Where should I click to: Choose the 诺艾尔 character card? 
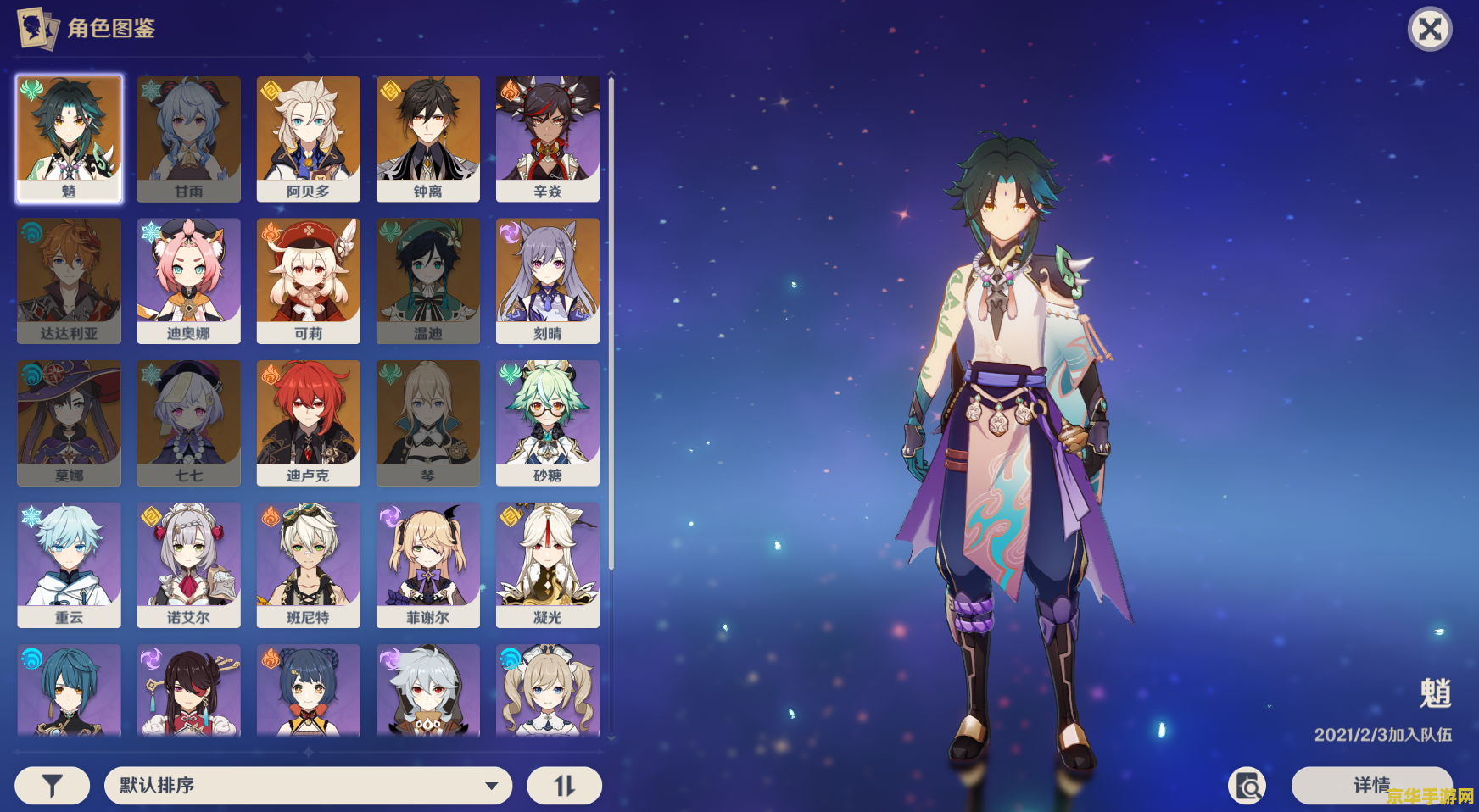click(x=188, y=565)
